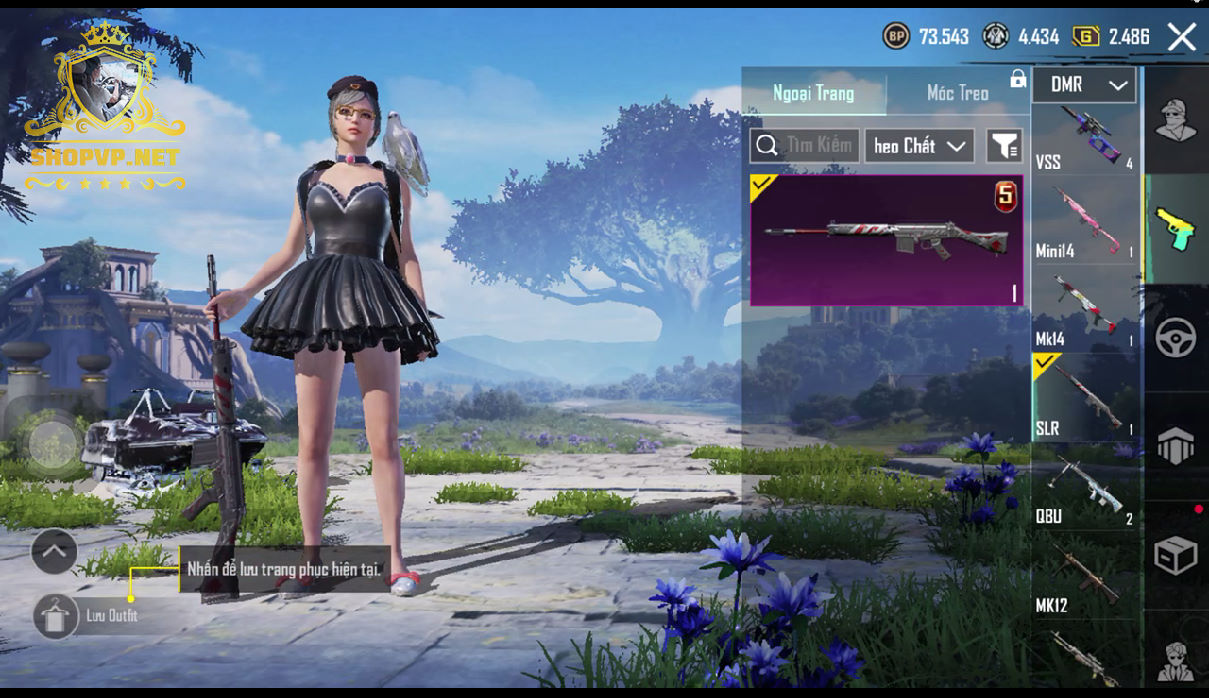
Task: Click the Lưu Outfit save button
Action: [56, 616]
